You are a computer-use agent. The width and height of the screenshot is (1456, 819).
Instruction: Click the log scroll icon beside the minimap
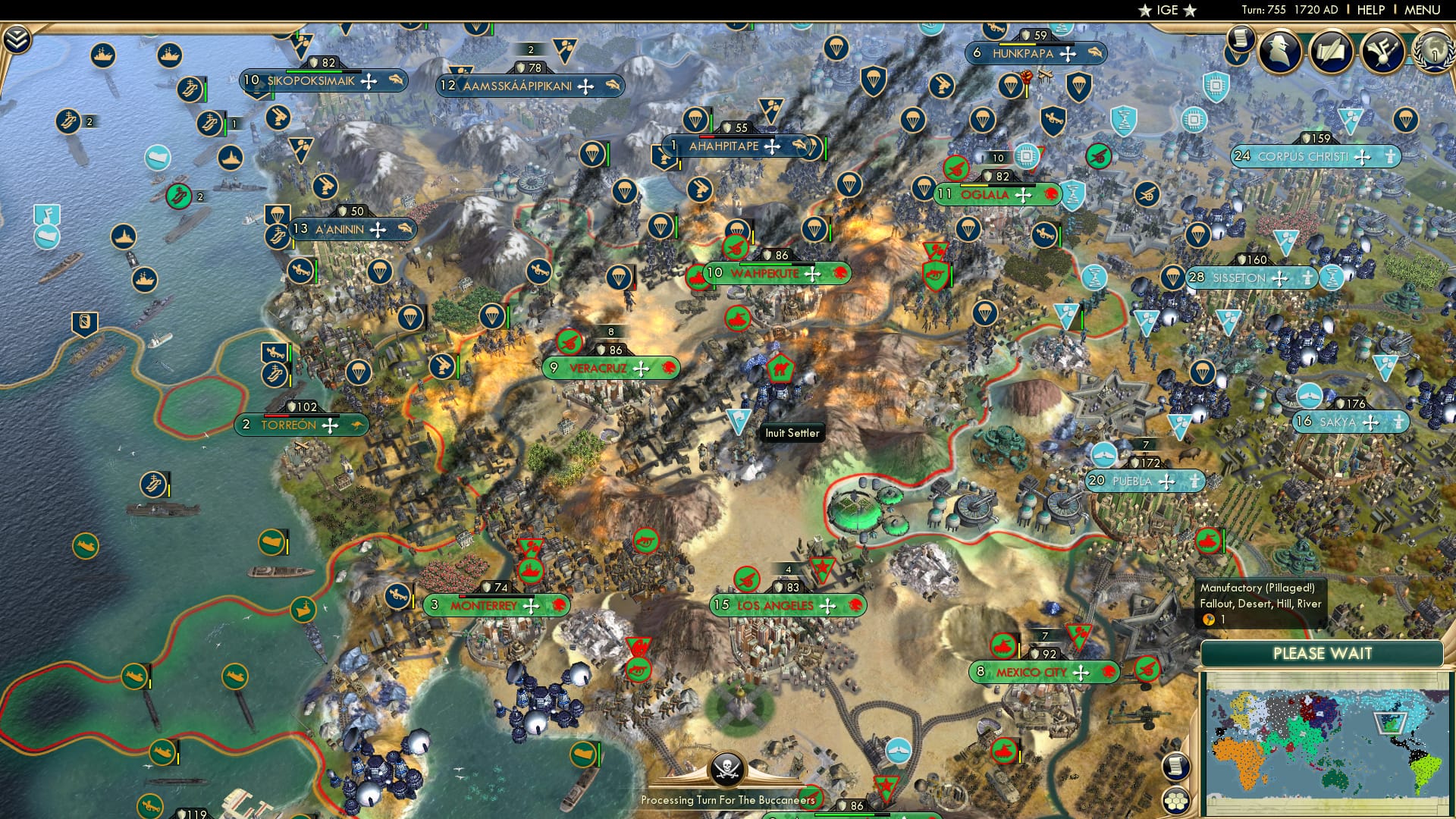tap(1175, 765)
